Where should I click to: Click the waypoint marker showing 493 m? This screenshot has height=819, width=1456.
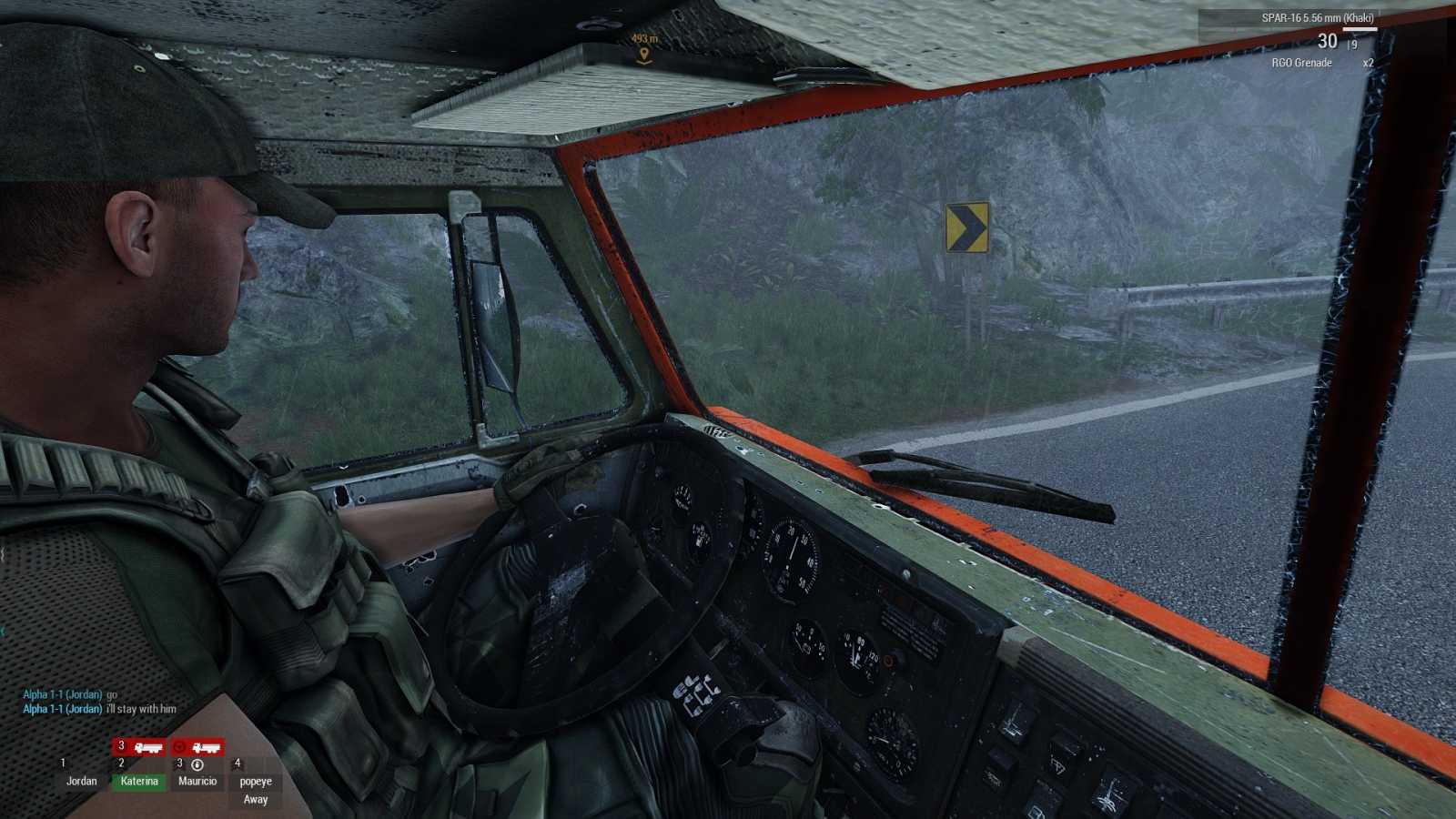click(x=645, y=40)
